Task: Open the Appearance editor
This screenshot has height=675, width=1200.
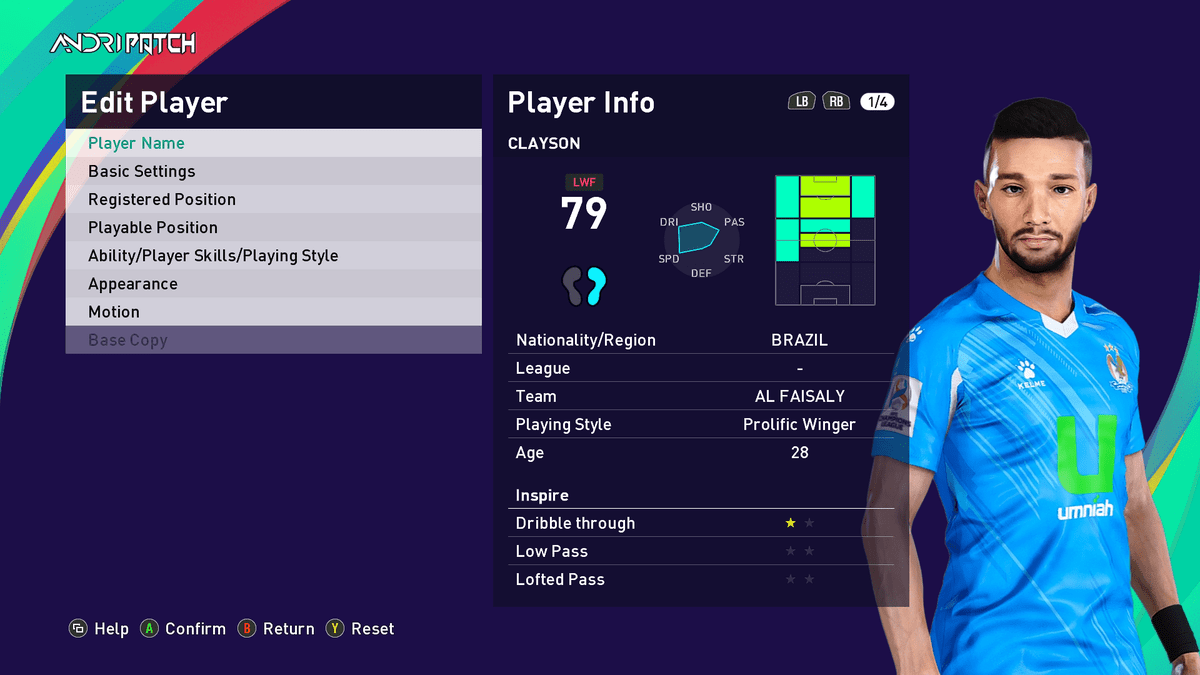Action: tap(273, 283)
